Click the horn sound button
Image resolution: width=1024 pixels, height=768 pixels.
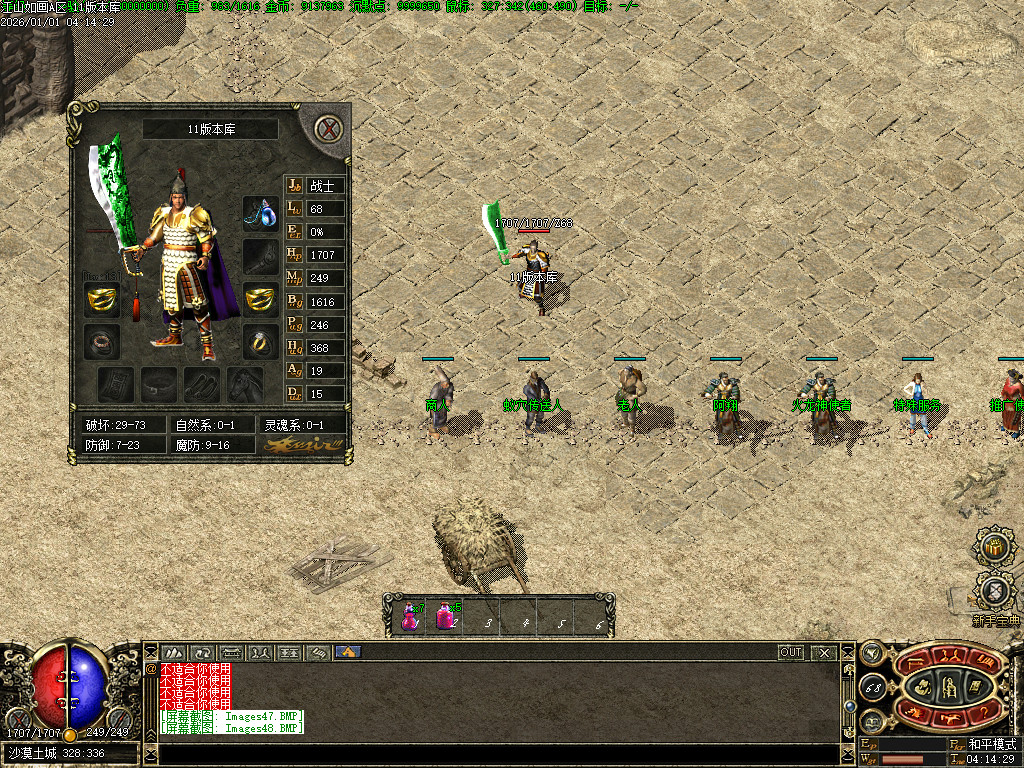coord(872,654)
